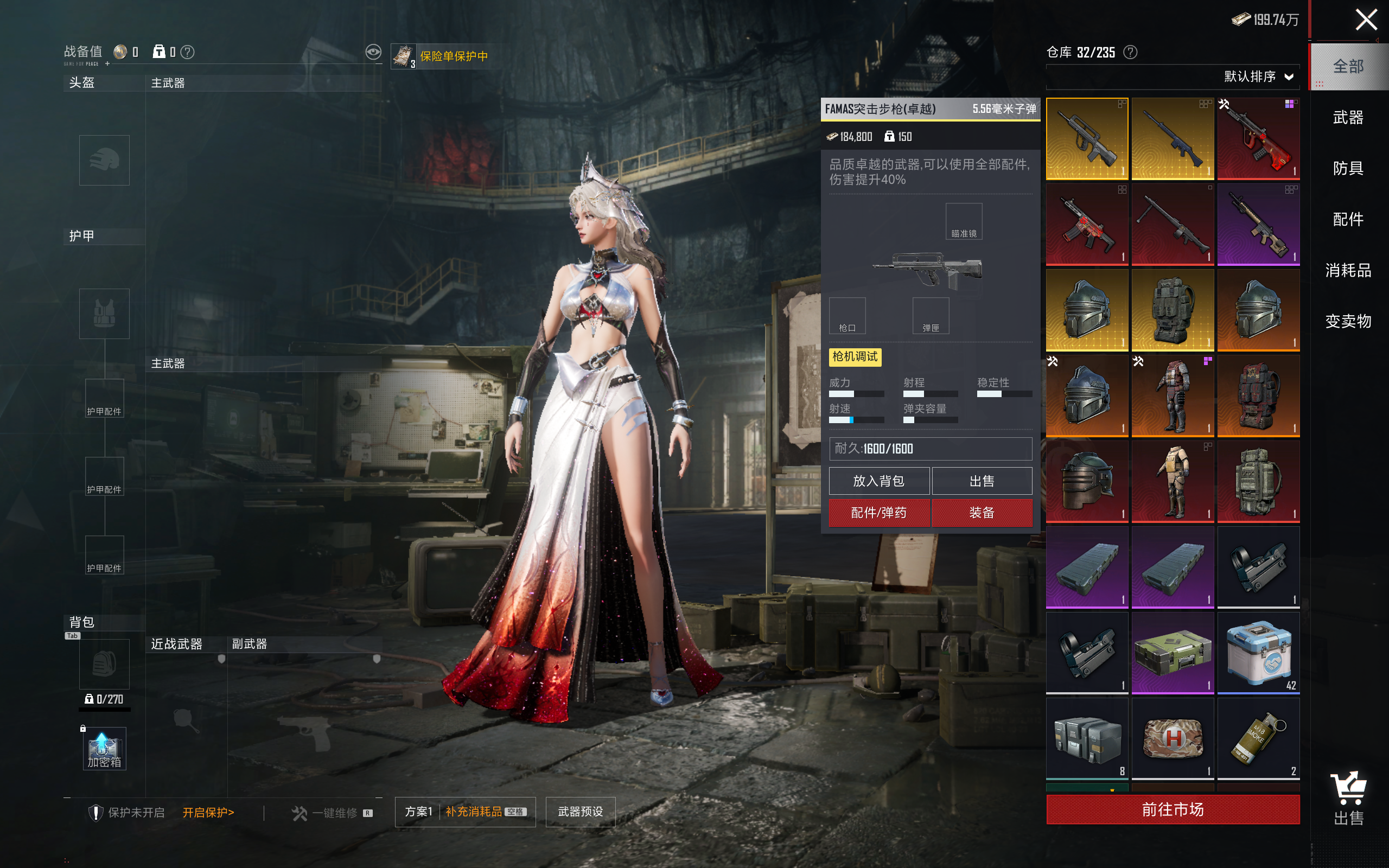Click the 出售 button in weapon panel

click(982, 481)
